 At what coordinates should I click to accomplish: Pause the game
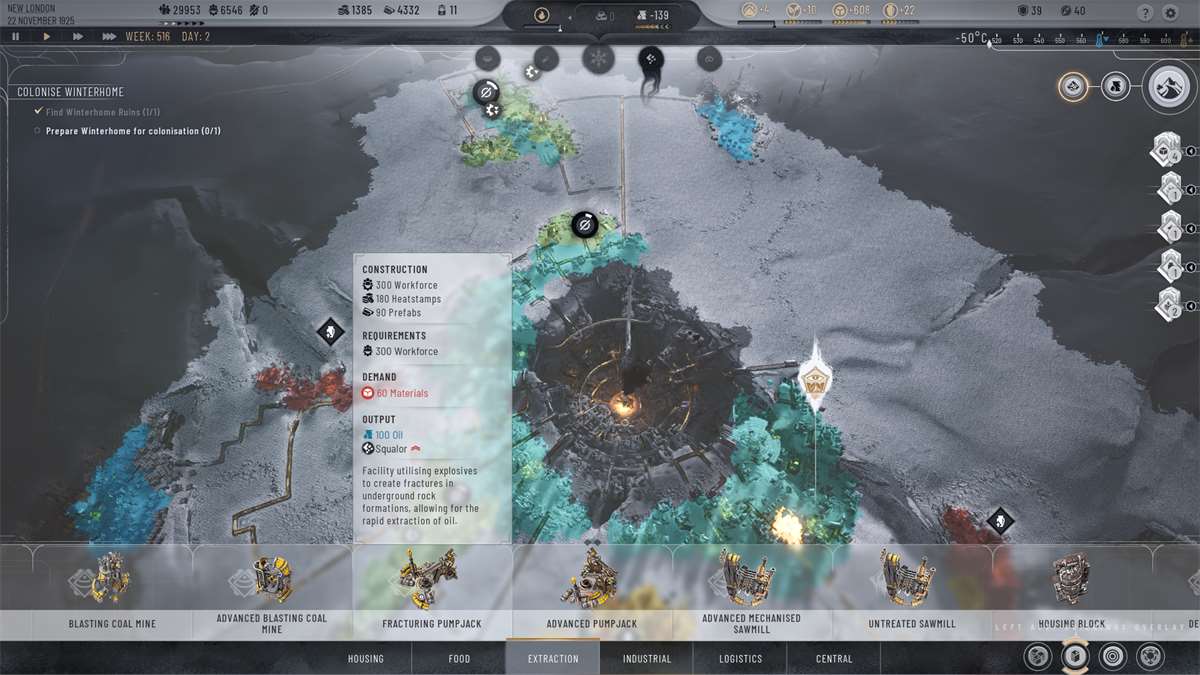16,37
